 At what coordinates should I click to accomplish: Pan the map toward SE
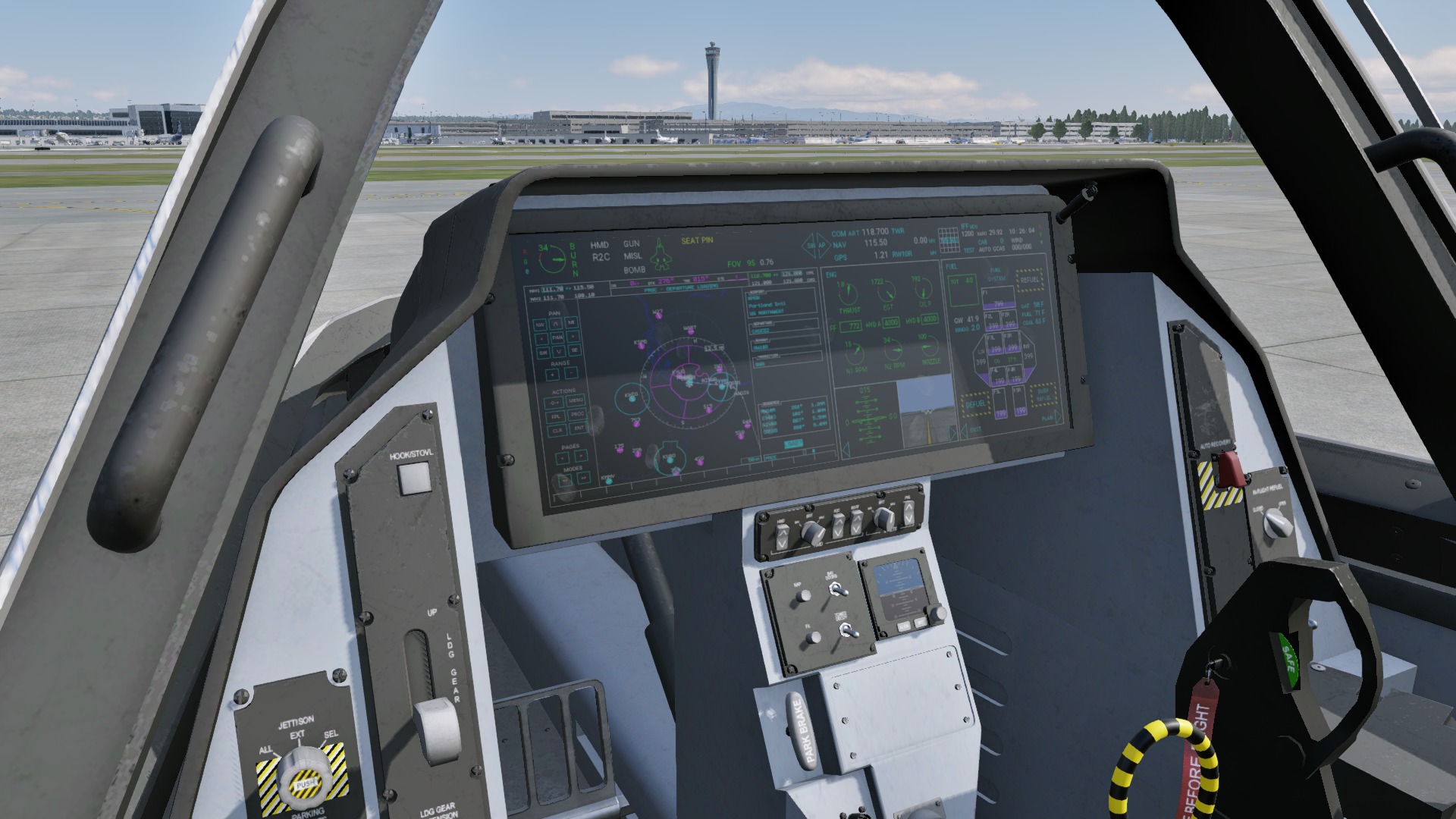click(x=575, y=350)
